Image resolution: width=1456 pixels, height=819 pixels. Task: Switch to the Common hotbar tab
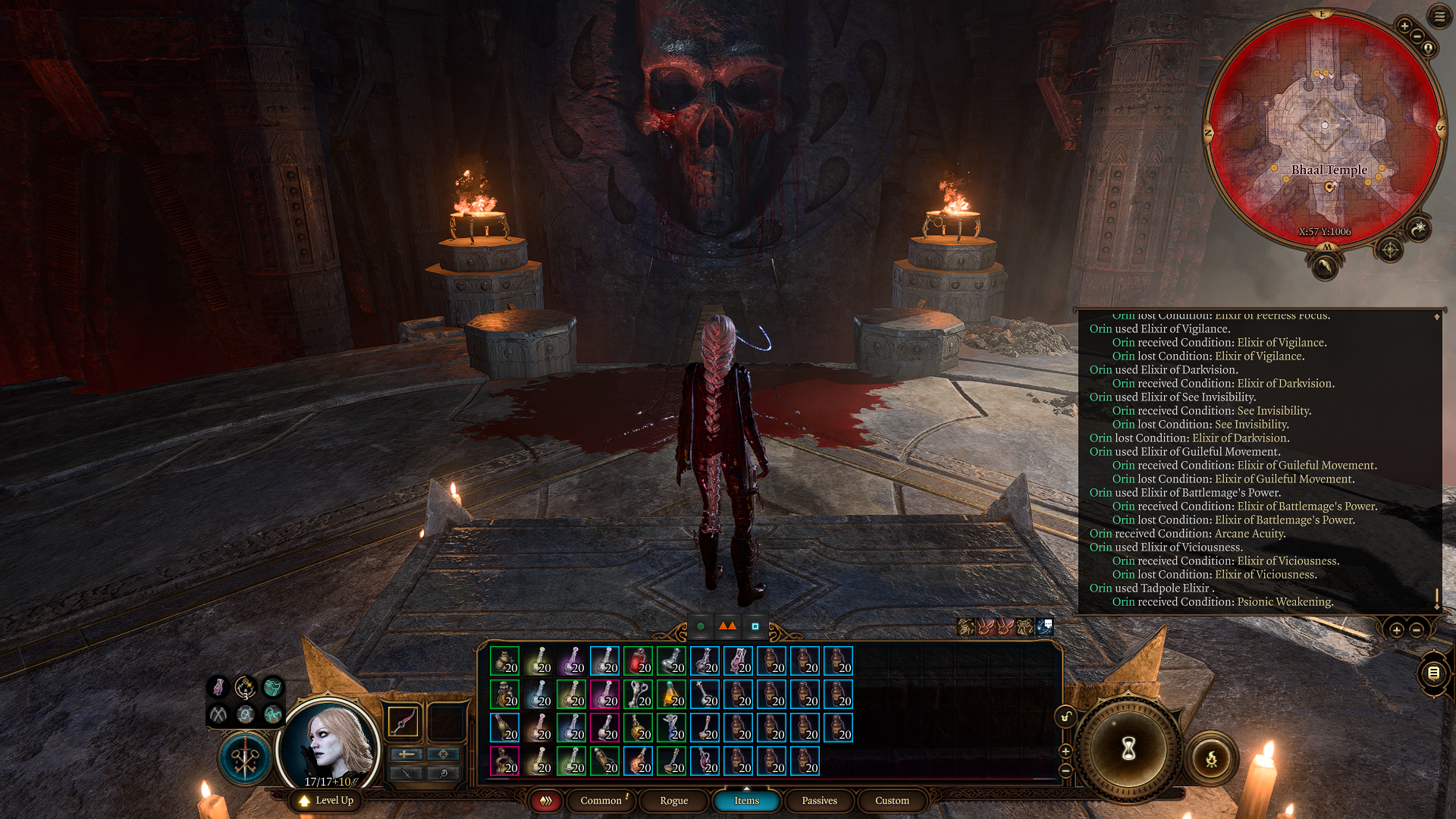coord(601,801)
